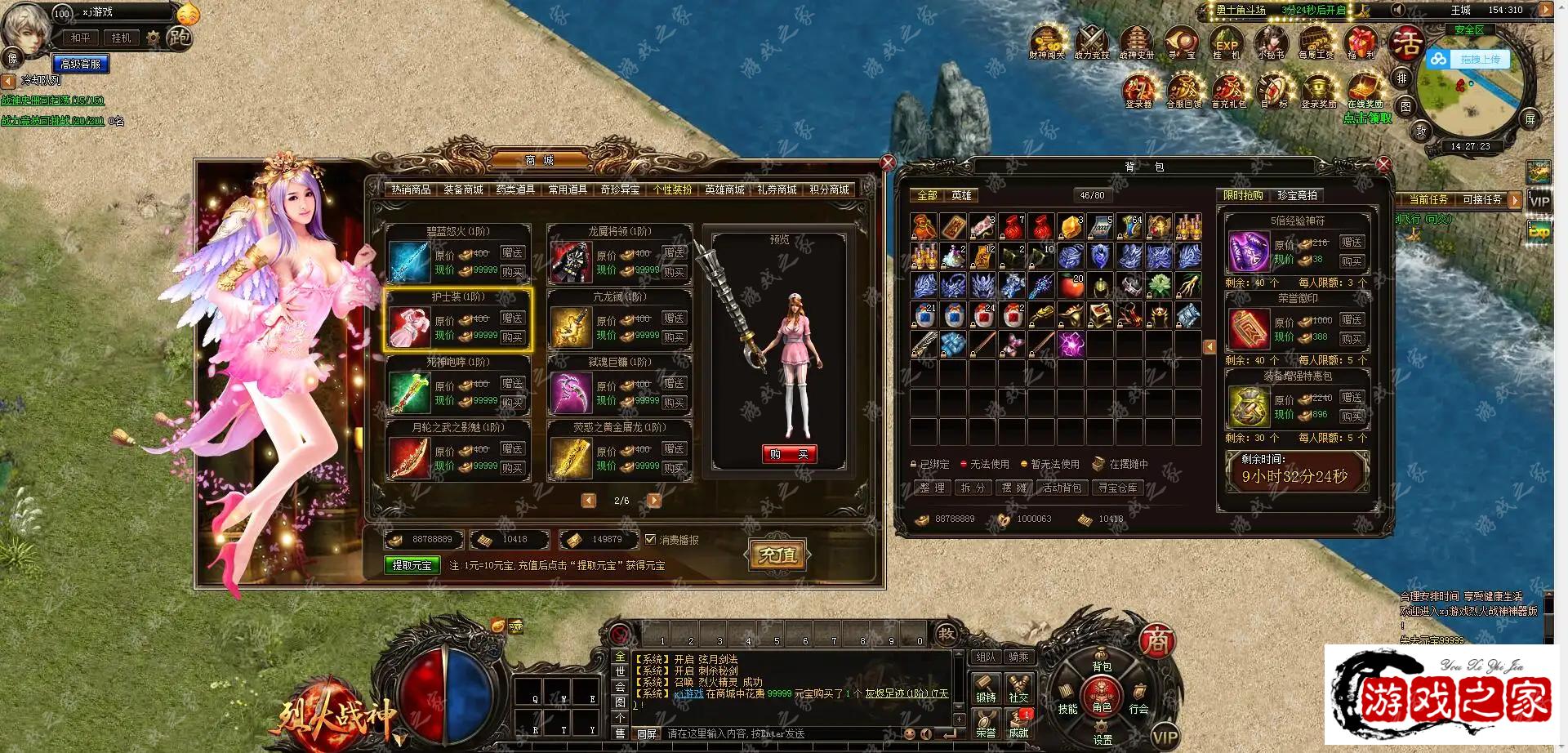
Task: Close the 背包 bag window
Action: [1383, 164]
